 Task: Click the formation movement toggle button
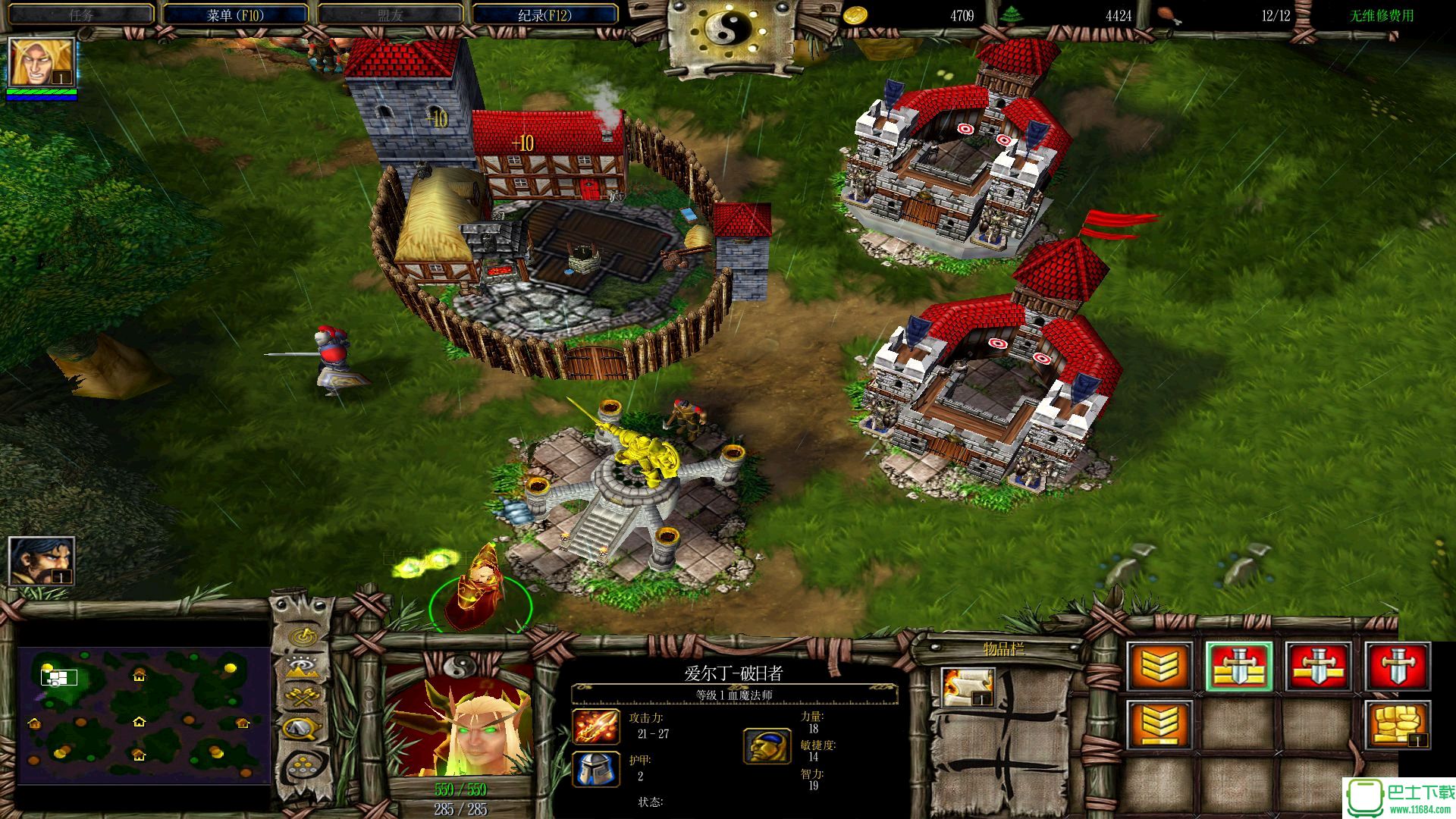tap(303, 766)
